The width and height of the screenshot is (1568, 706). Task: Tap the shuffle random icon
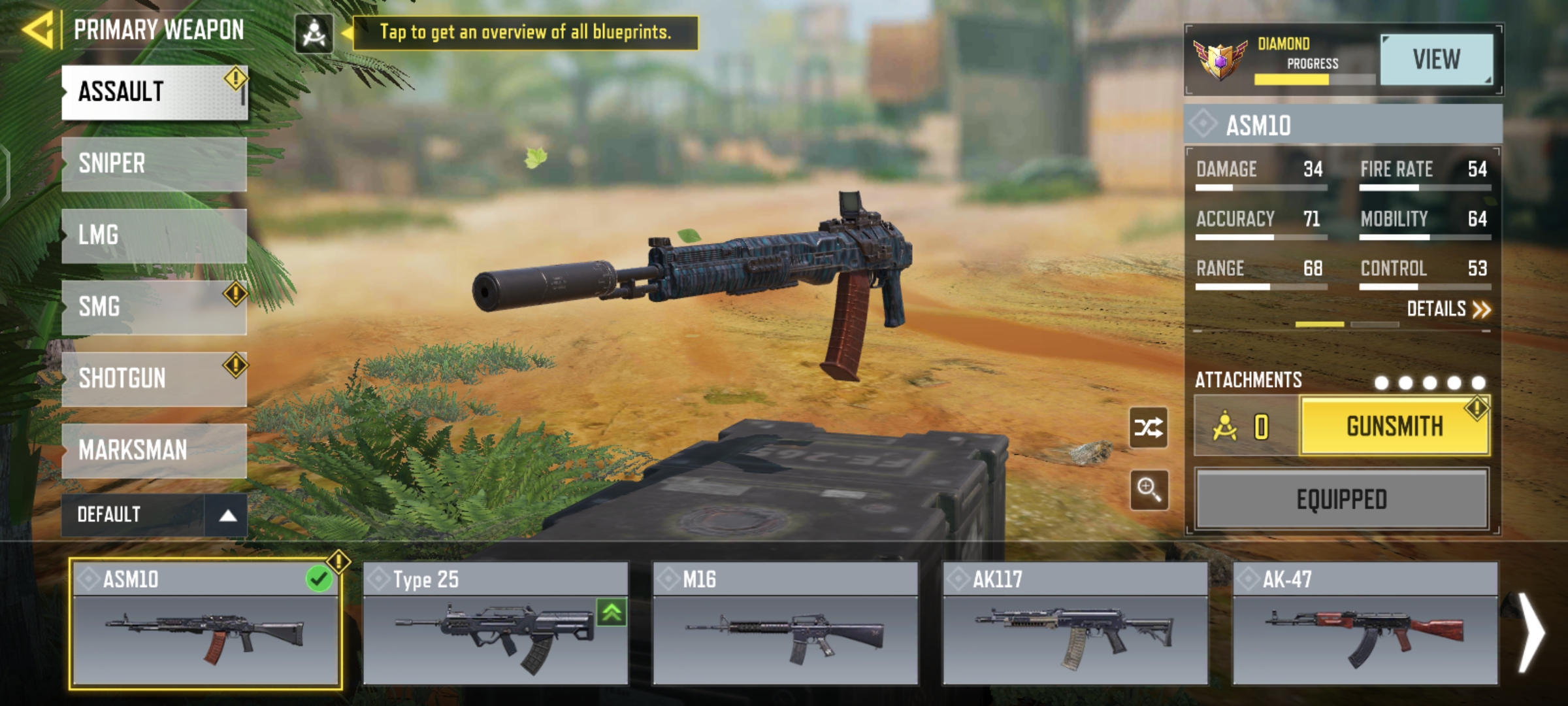point(1149,428)
